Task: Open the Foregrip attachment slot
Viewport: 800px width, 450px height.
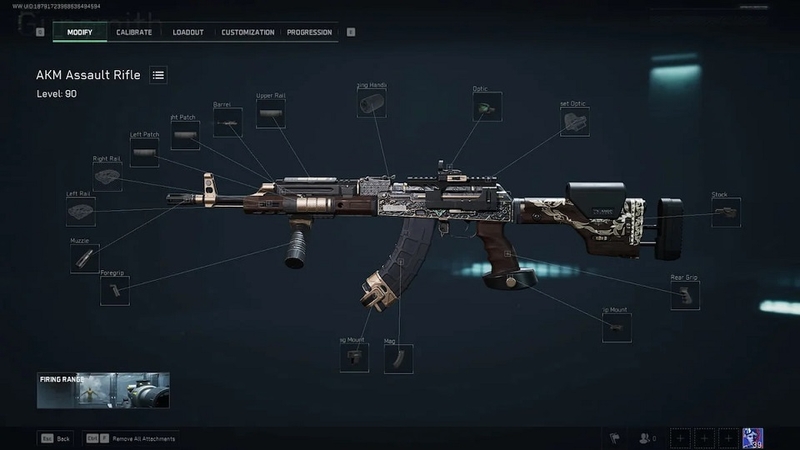Action: point(114,291)
